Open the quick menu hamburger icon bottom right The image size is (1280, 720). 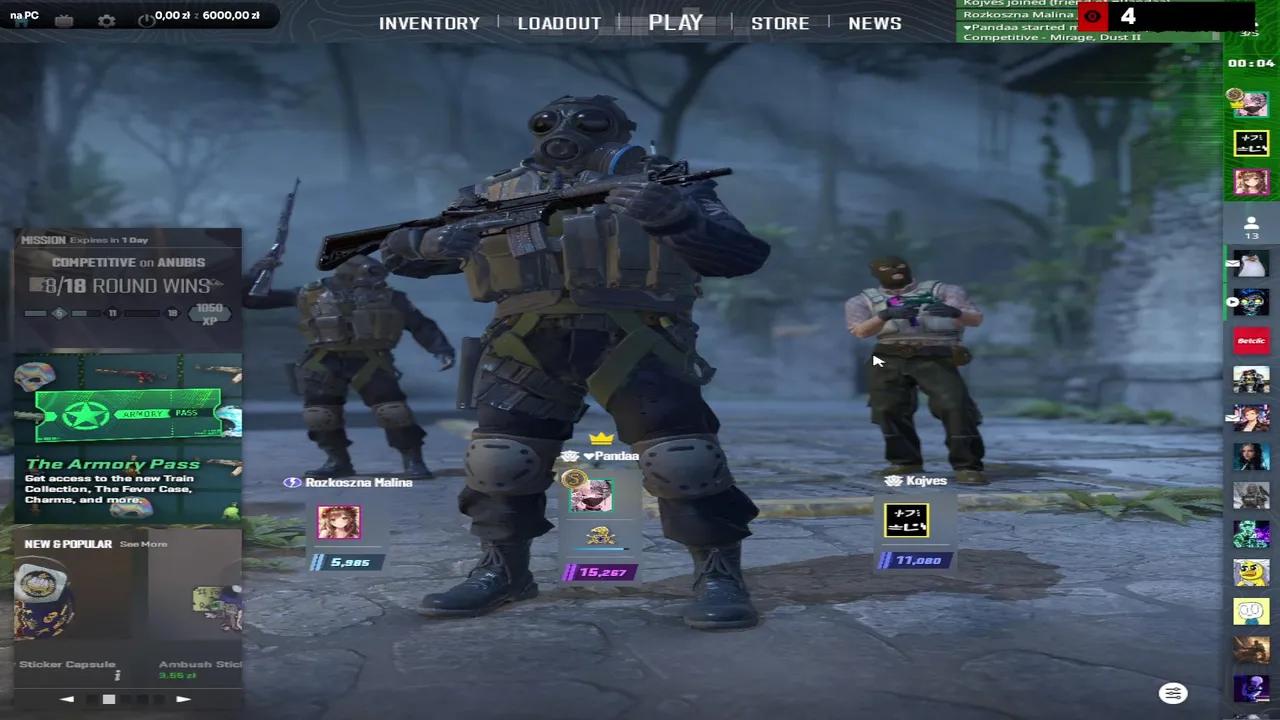[x=1172, y=692]
